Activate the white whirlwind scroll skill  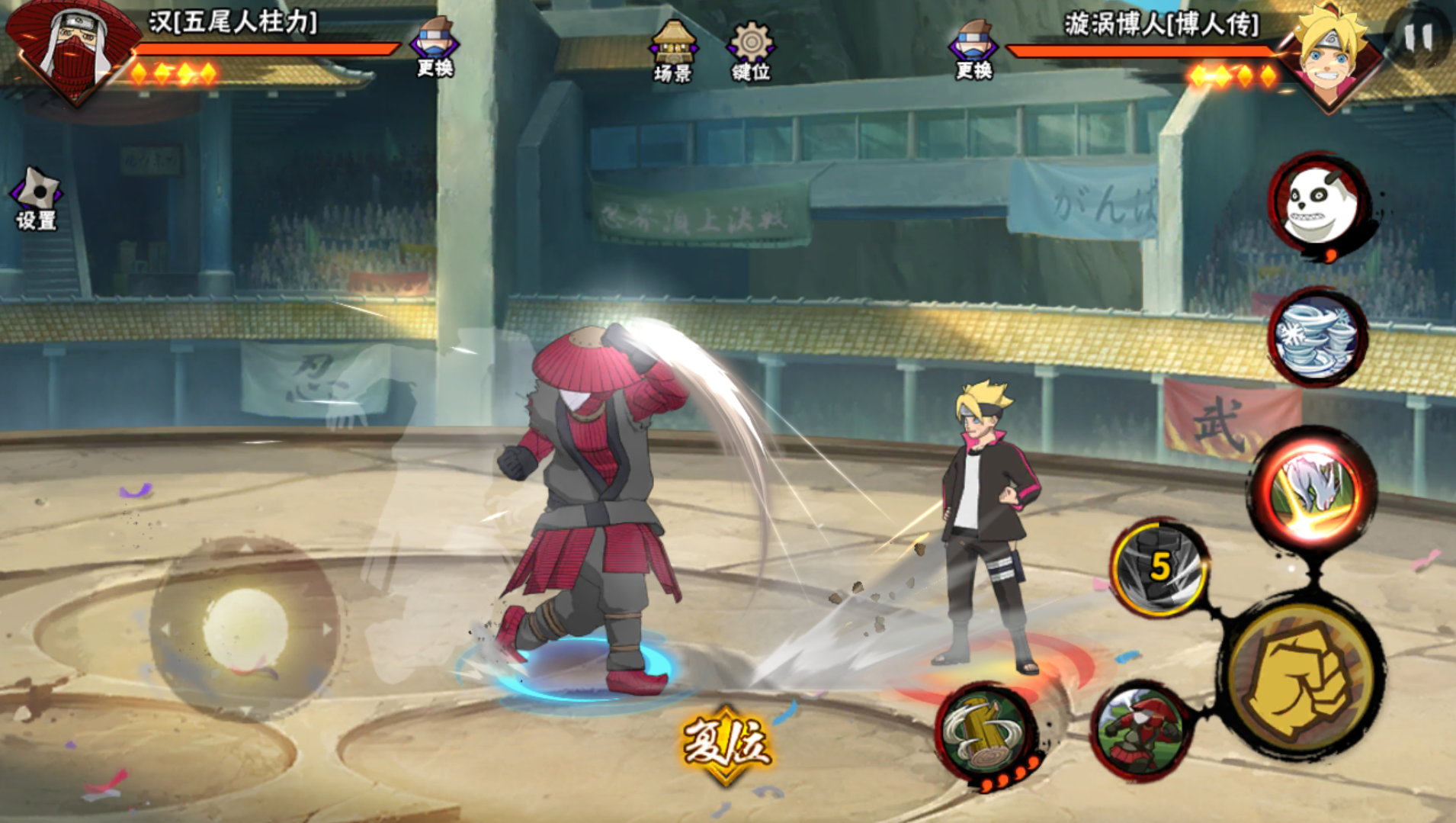tap(1317, 336)
